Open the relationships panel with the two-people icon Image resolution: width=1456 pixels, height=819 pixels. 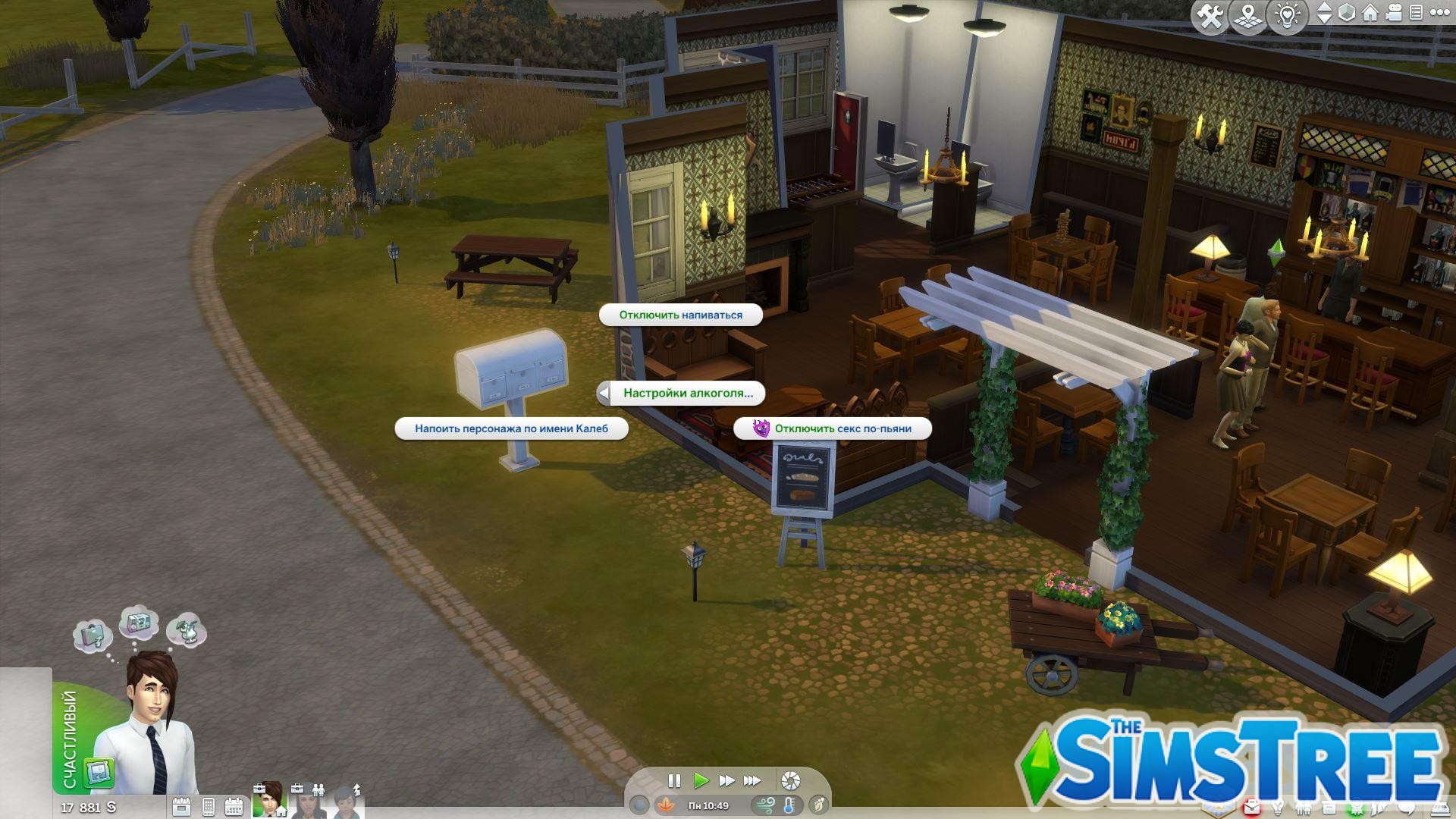1304,808
